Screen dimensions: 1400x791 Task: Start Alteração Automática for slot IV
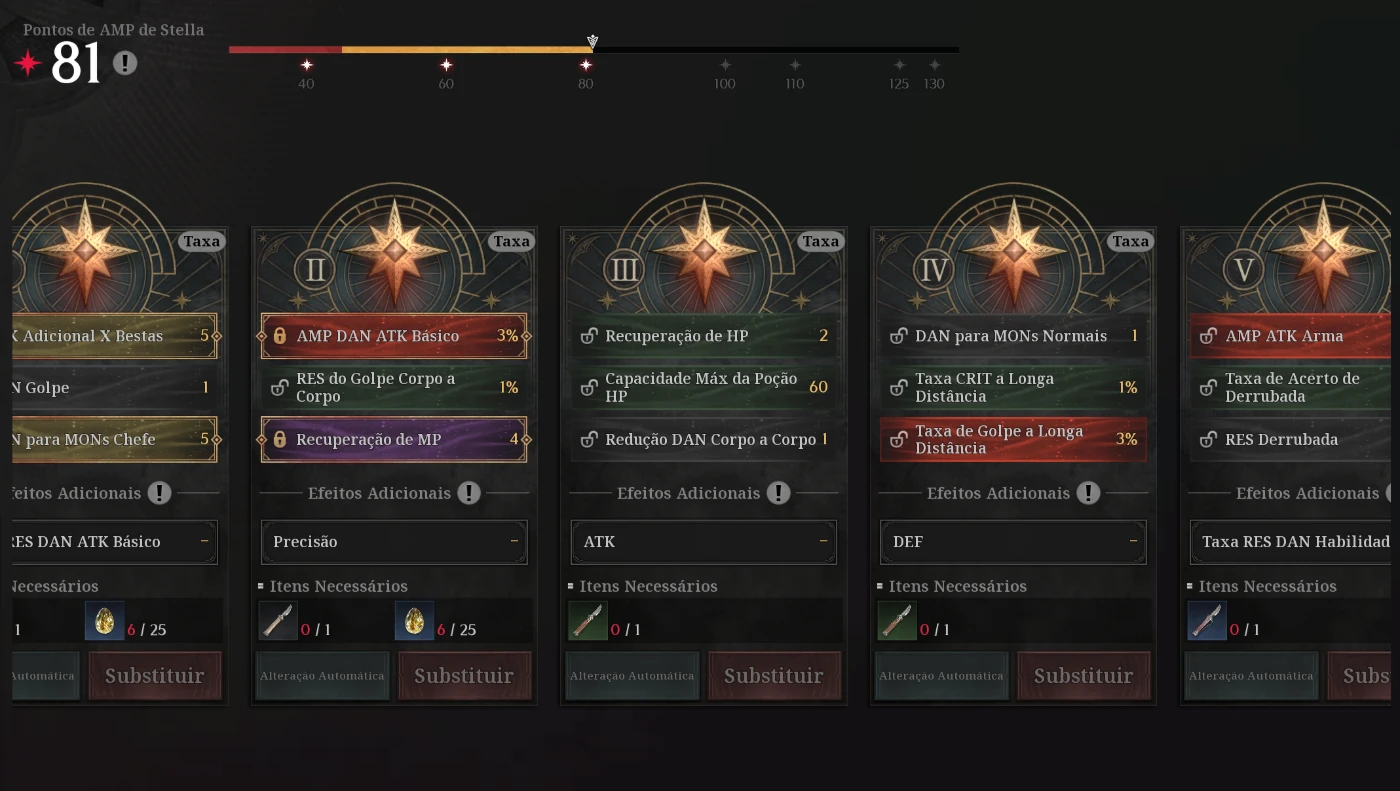point(941,676)
